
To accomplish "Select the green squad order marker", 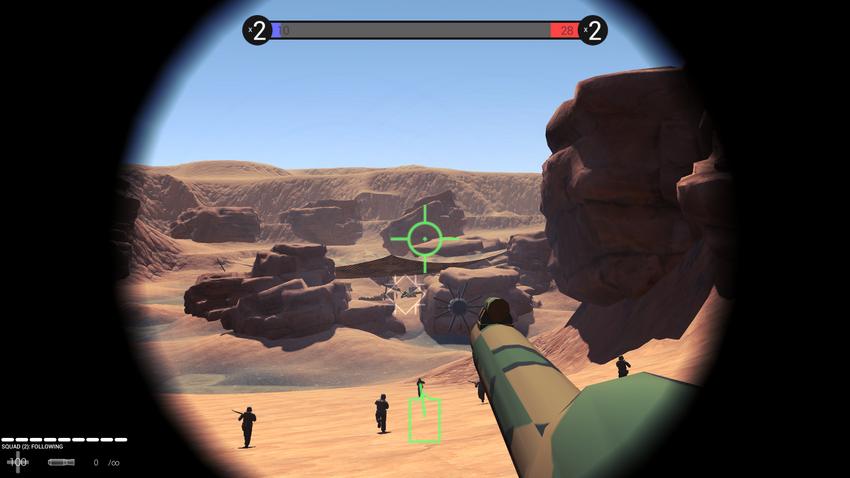I will click(x=424, y=419).
